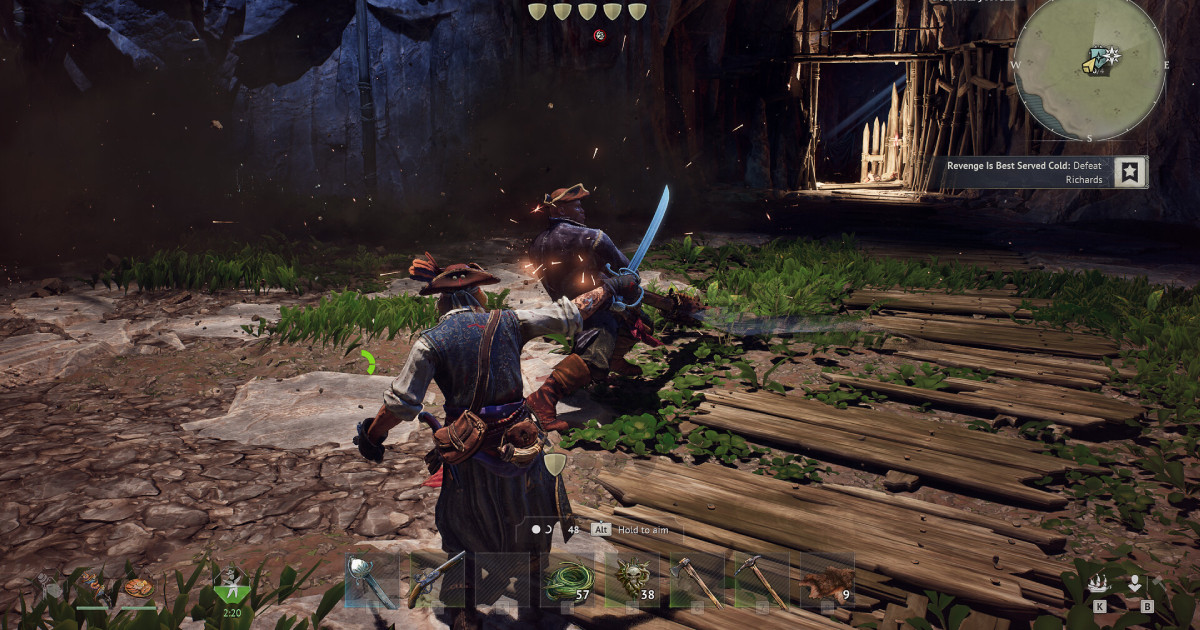
Task: Click the map pin marker shortcut
Action: (x=1135, y=583)
